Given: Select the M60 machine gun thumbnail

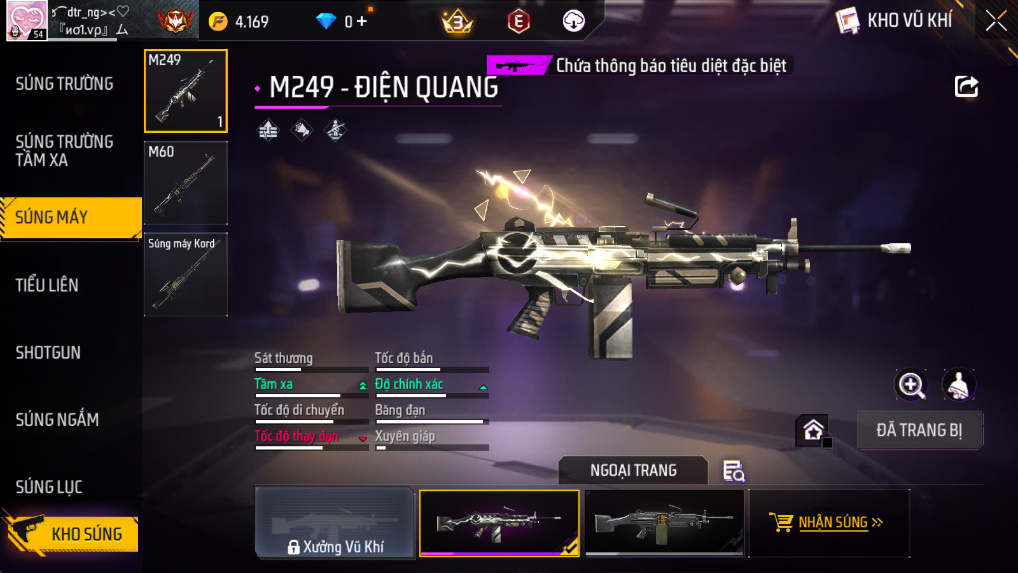Looking at the screenshot, I should coord(186,183).
